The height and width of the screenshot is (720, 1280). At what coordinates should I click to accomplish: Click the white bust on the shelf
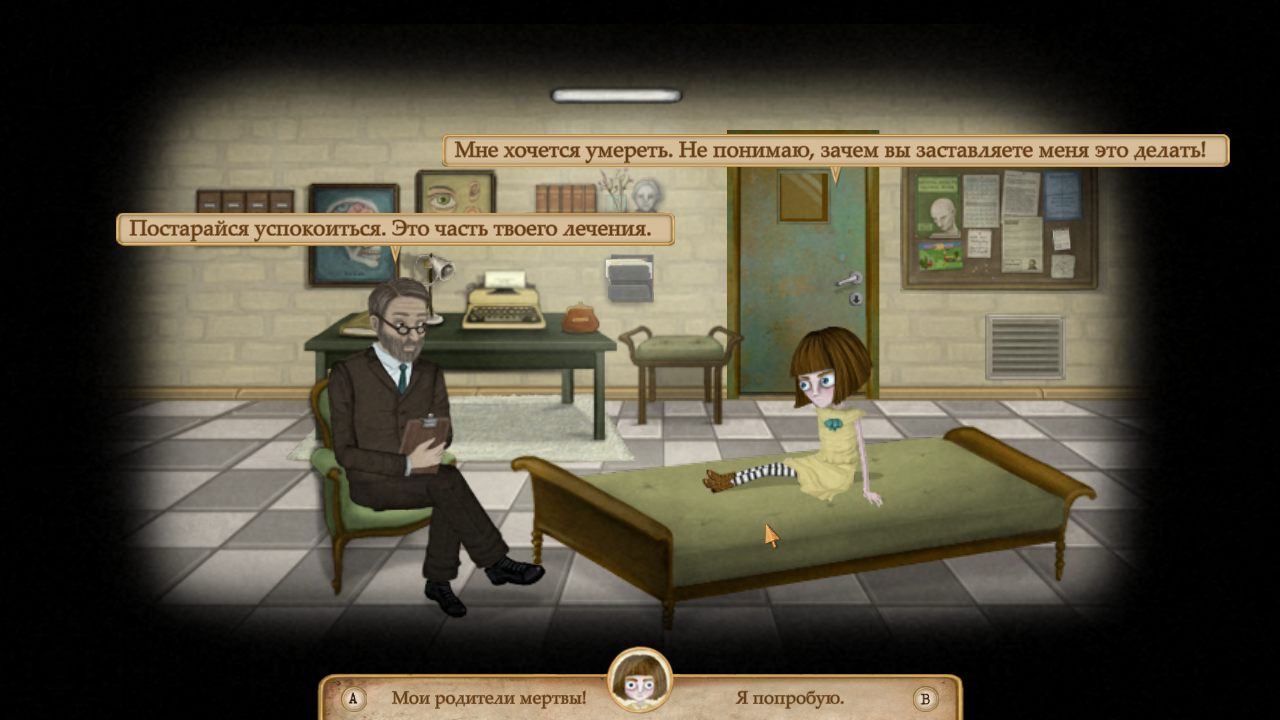point(649,193)
